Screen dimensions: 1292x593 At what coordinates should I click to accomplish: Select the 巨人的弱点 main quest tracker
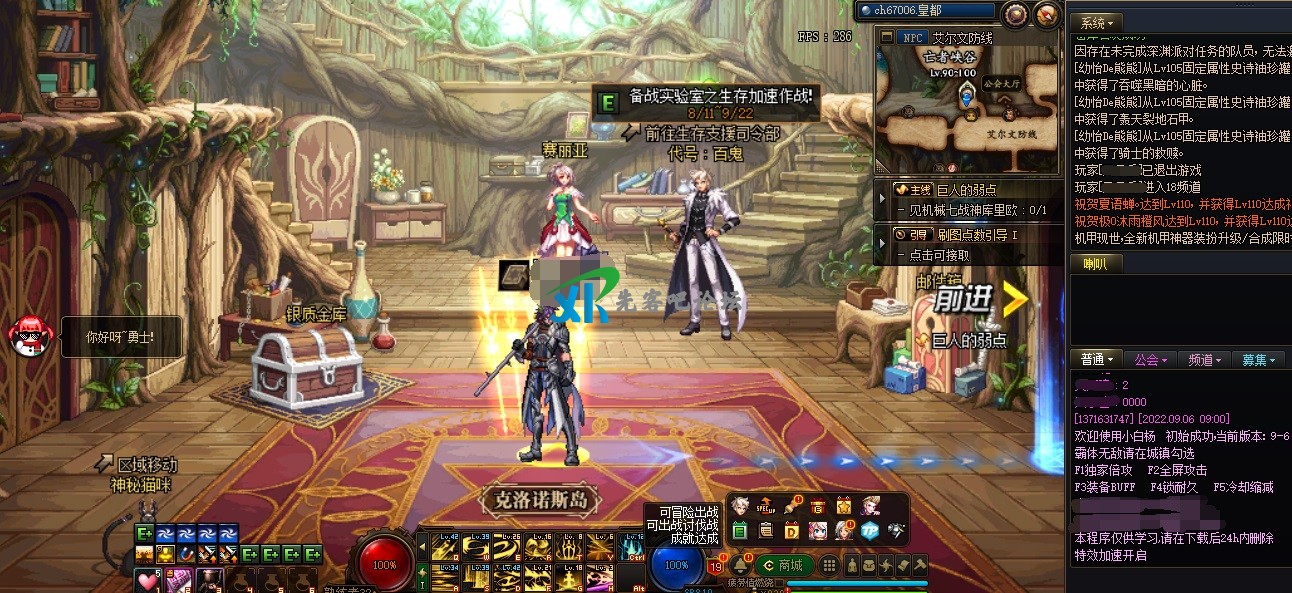click(x=960, y=189)
